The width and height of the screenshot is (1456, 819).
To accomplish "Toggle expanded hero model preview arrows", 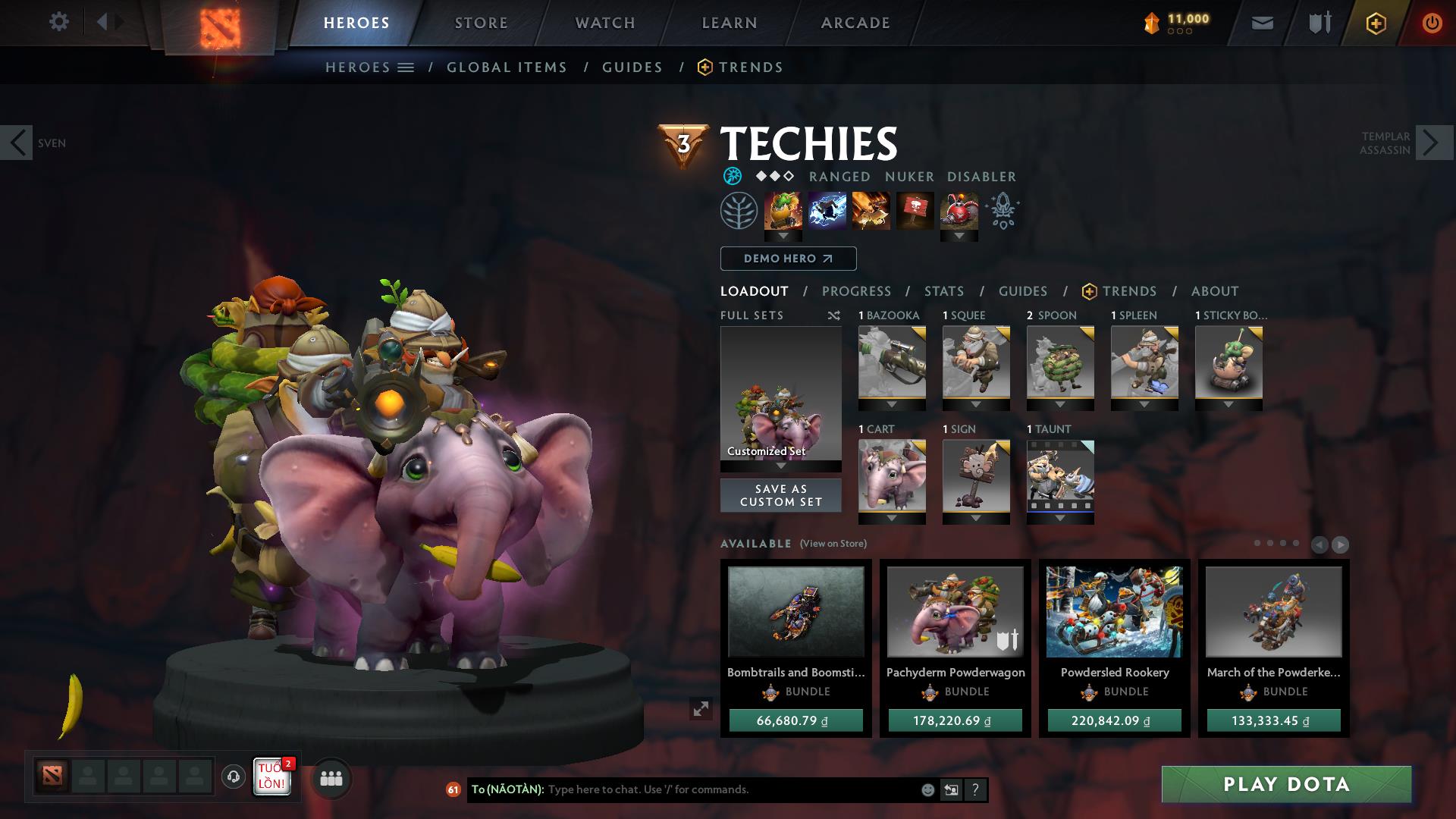I will click(x=700, y=709).
